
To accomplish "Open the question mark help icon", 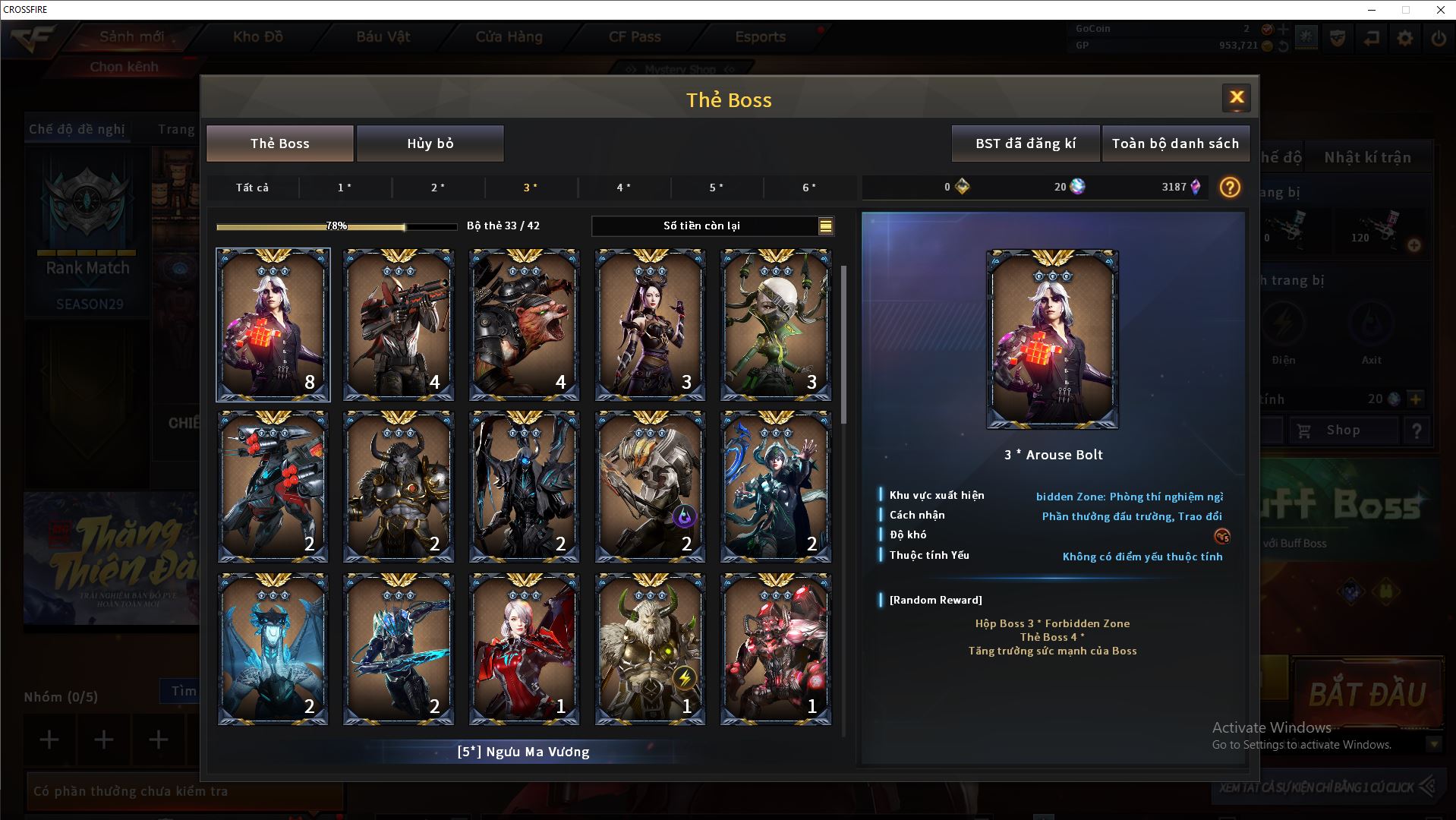I will pos(1230,187).
